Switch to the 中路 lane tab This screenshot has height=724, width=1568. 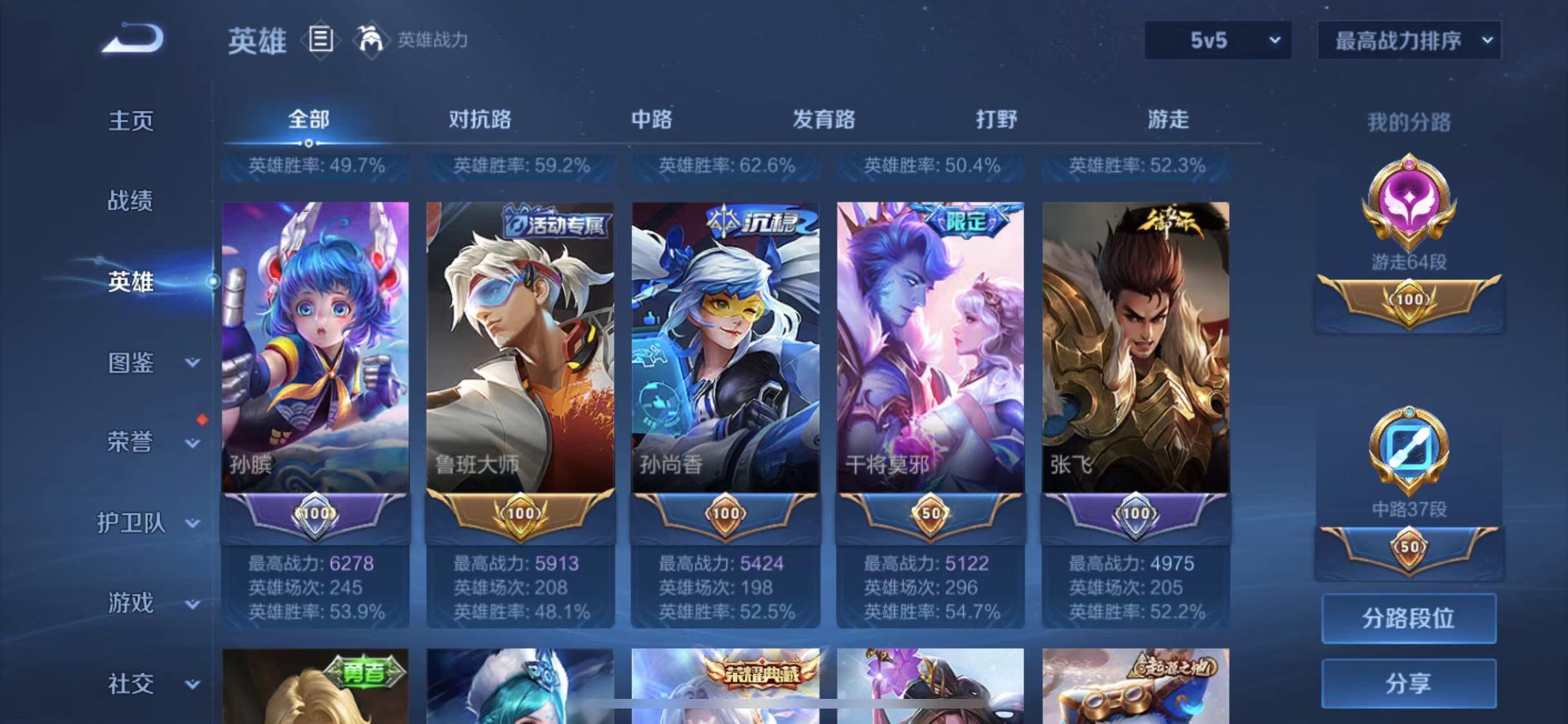[650, 120]
